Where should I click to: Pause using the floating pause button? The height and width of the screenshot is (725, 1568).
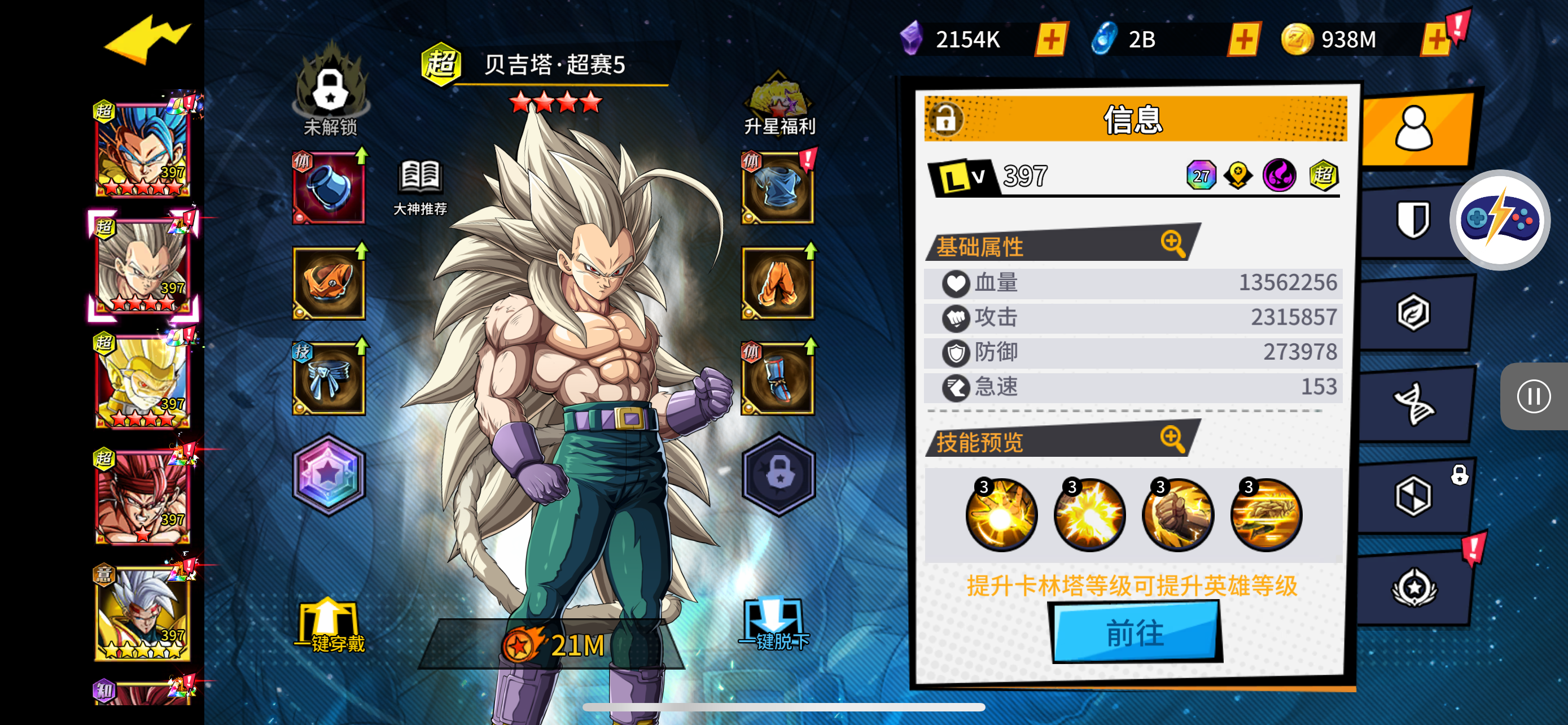point(1532,396)
